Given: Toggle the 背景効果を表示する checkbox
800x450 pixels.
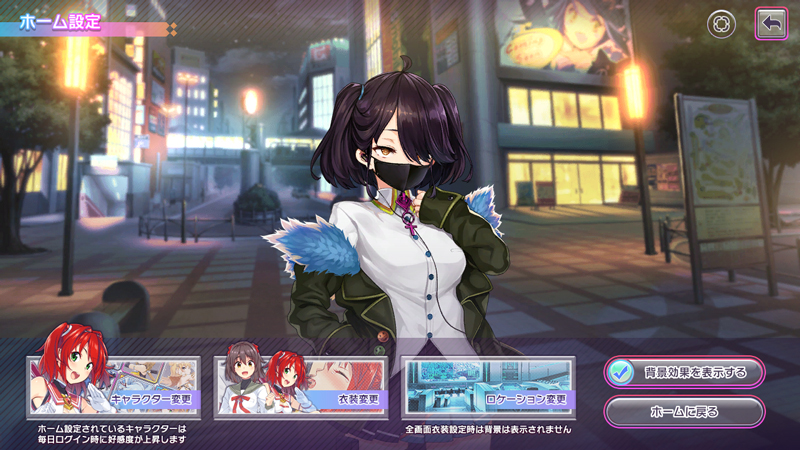Looking at the screenshot, I should click(x=620, y=372).
